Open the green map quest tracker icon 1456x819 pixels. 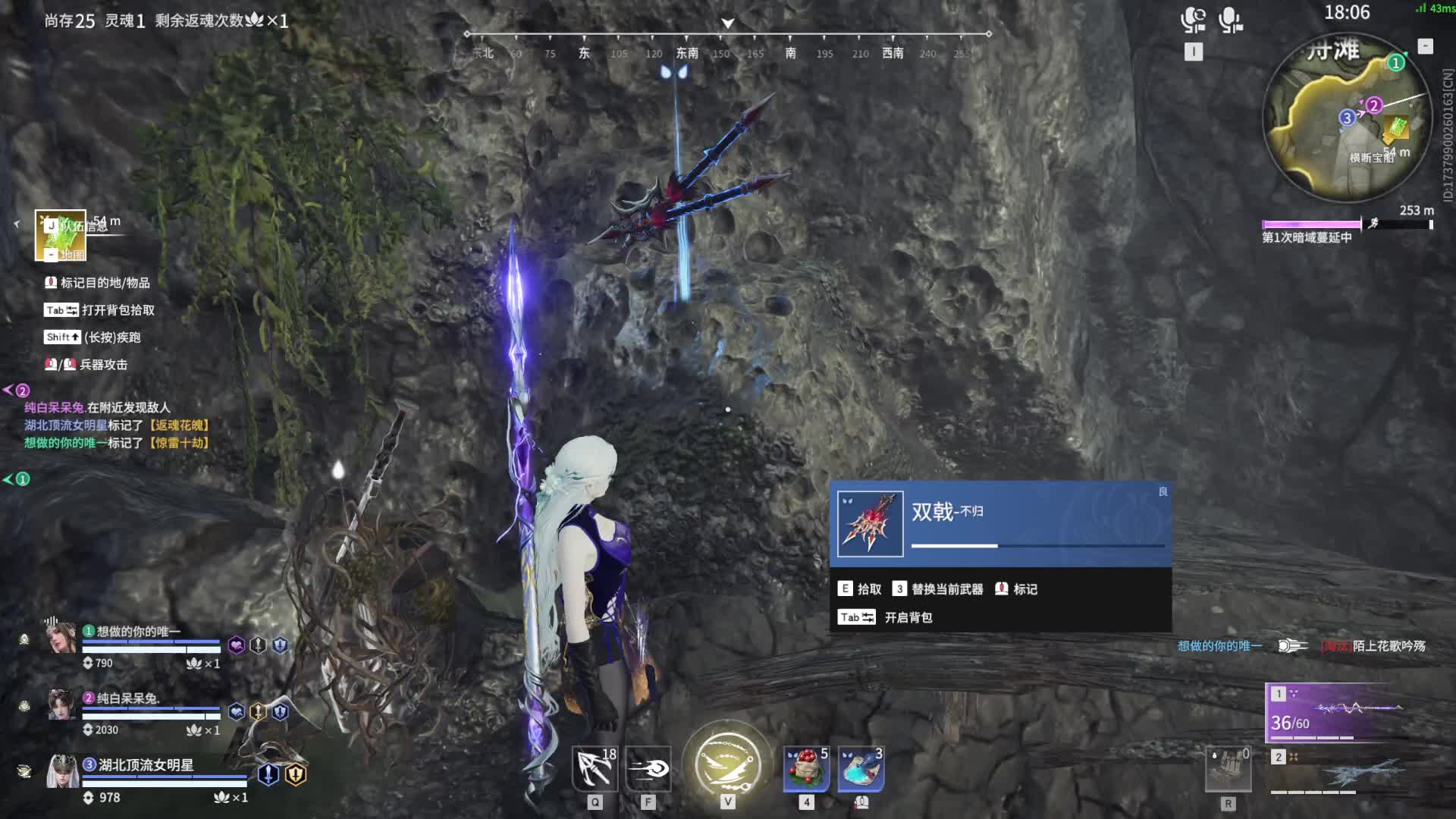click(61, 235)
